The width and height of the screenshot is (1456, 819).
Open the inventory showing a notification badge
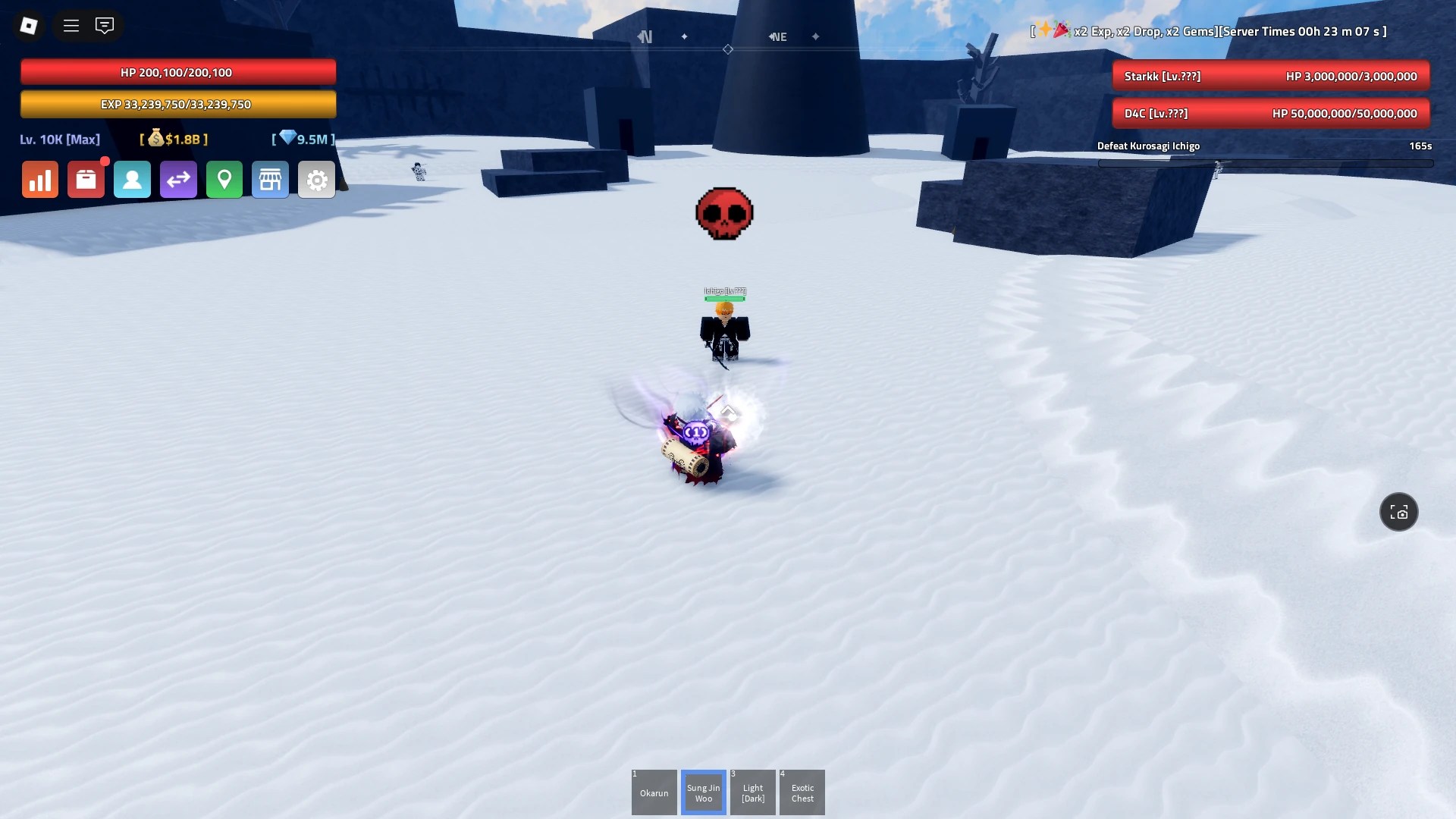[86, 180]
